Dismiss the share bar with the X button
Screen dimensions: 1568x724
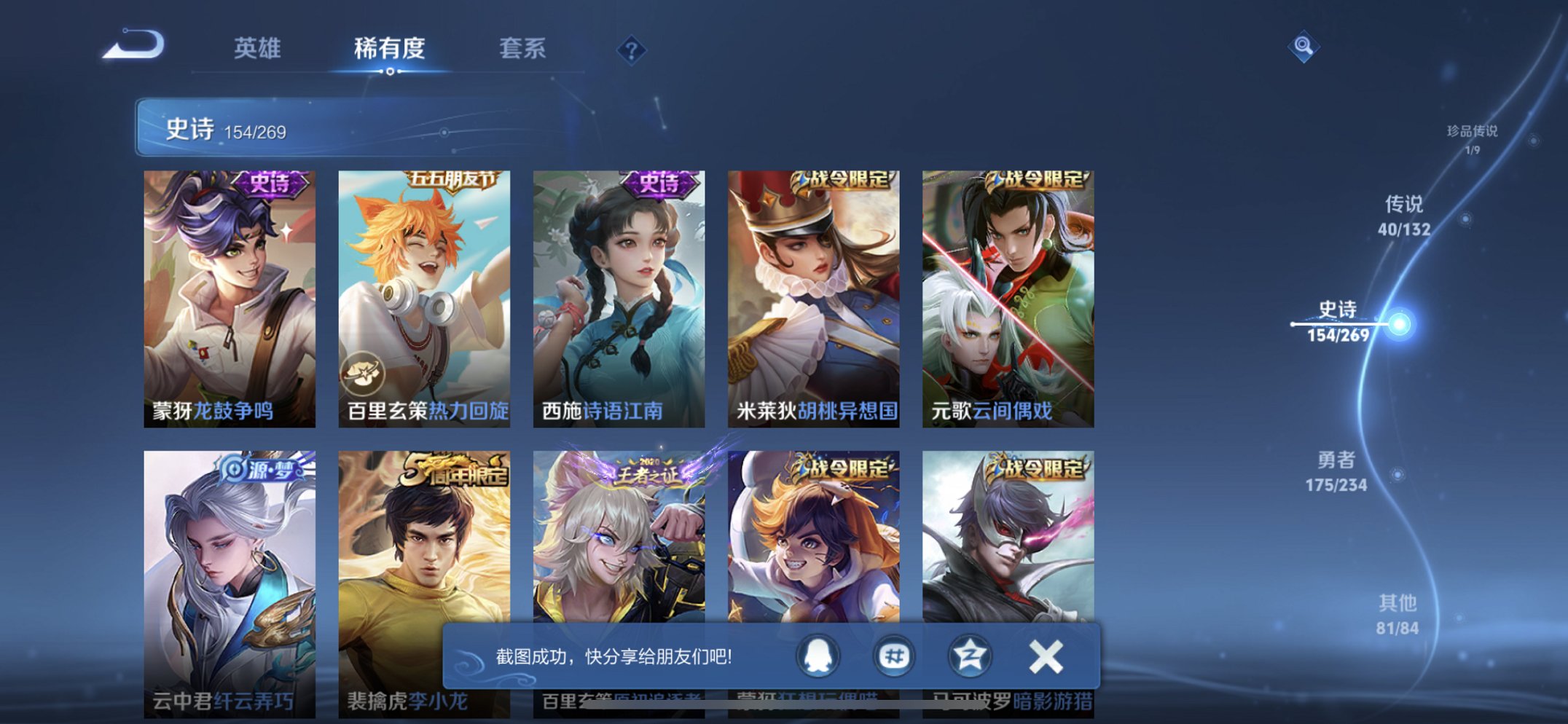(x=1045, y=655)
